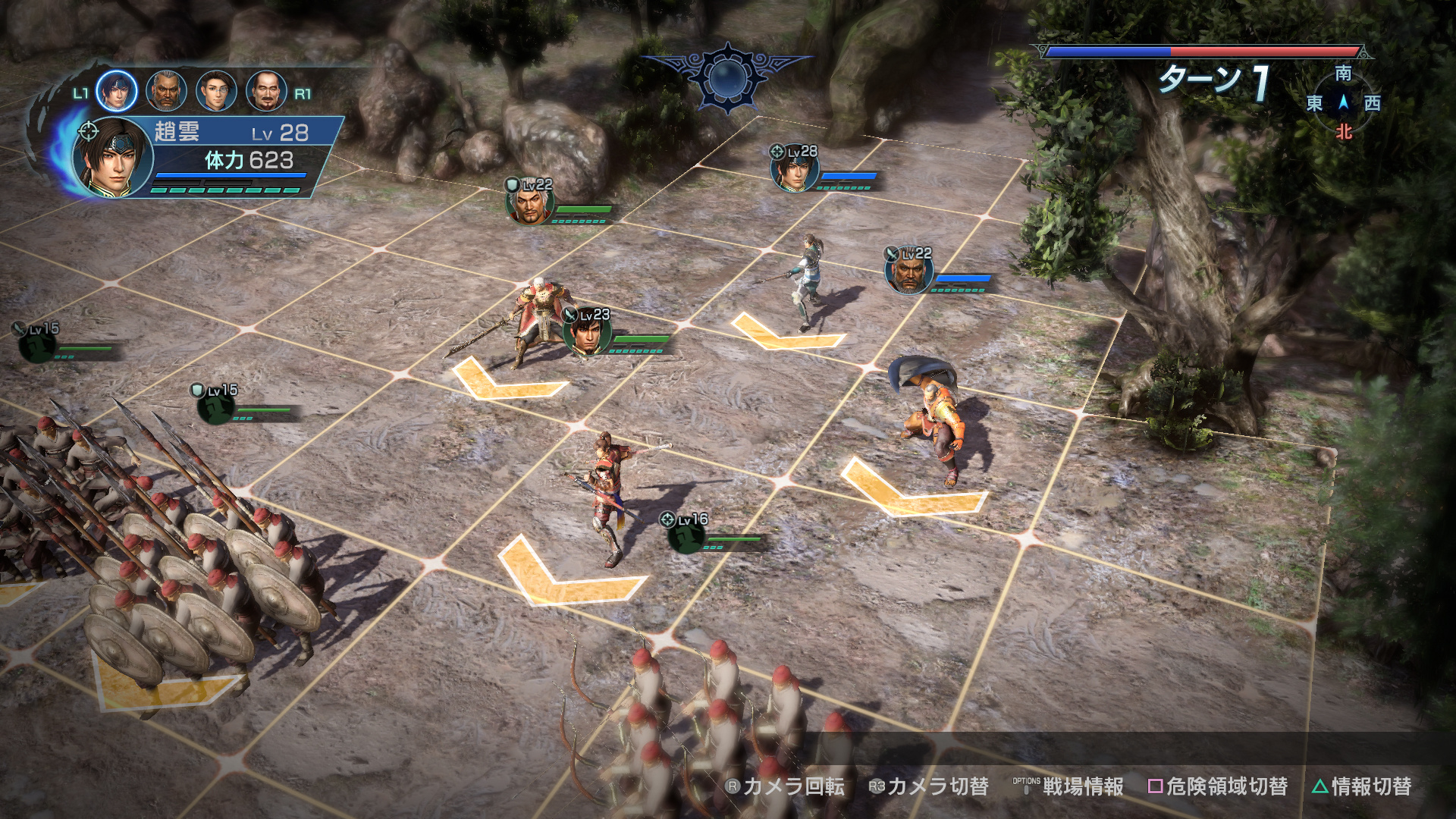Select the balding mustached officer portrait
The height and width of the screenshot is (819, 1456).
pos(266,91)
